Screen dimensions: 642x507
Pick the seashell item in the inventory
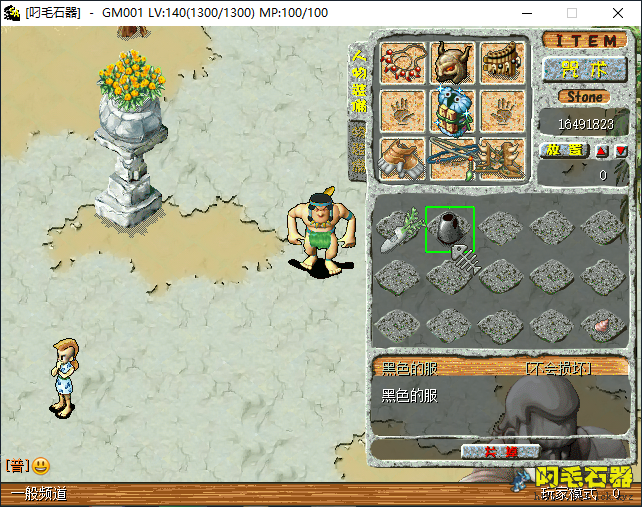604,324
